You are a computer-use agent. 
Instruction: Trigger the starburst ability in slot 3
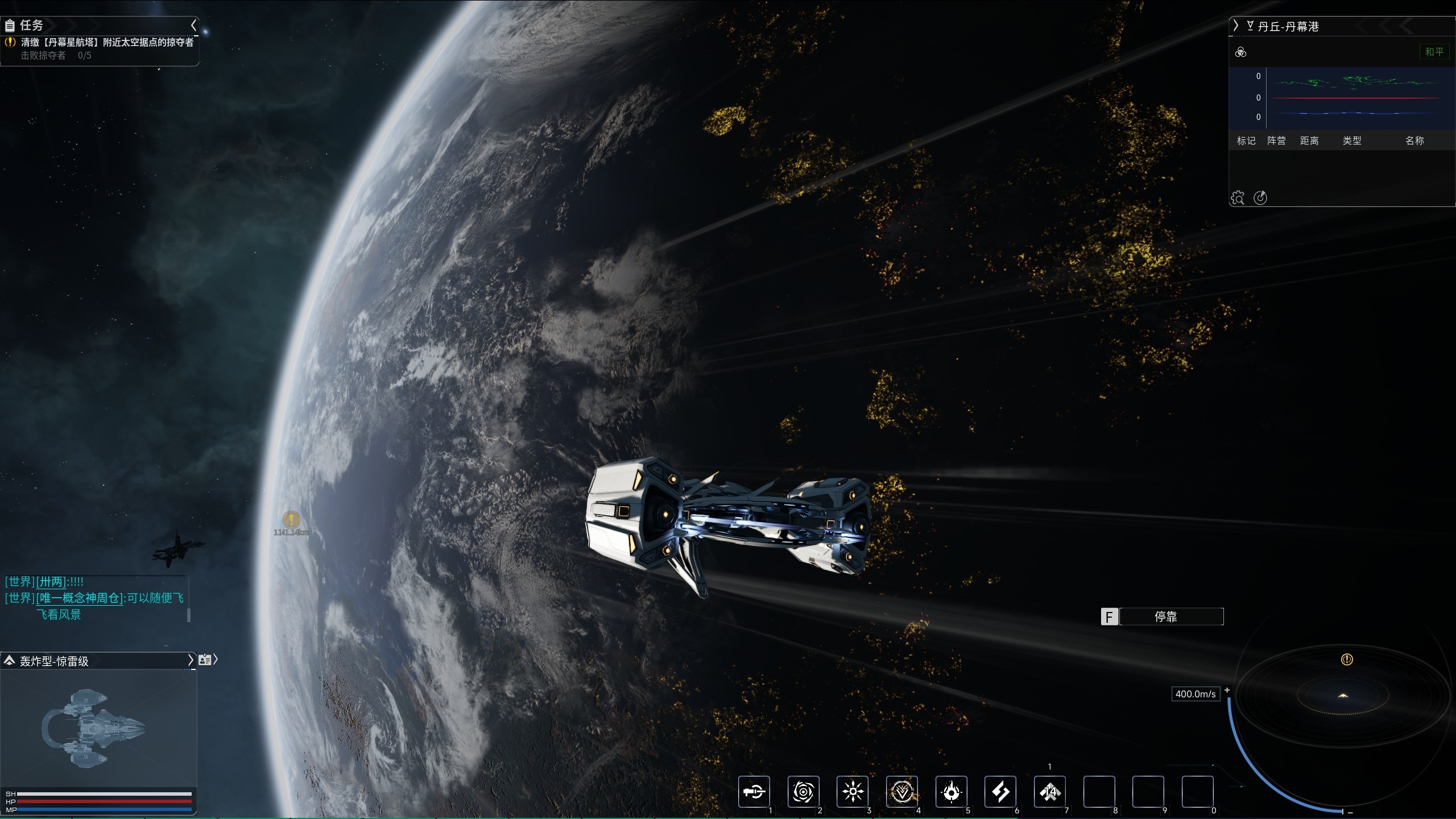pyautogui.click(x=853, y=792)
